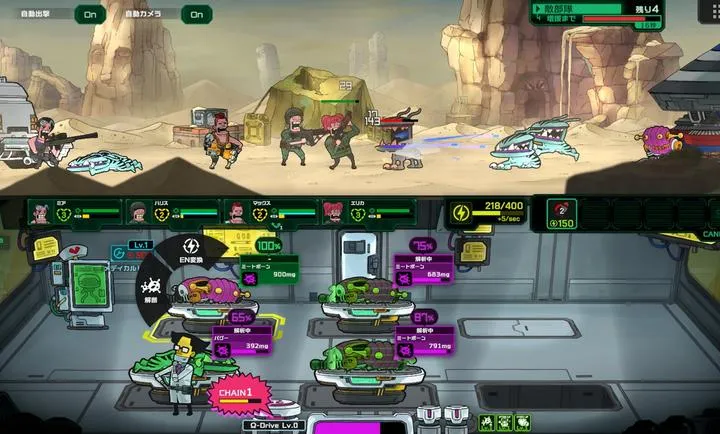
Task: Select squad member マックス portrait
Action: tap(235, 212)
